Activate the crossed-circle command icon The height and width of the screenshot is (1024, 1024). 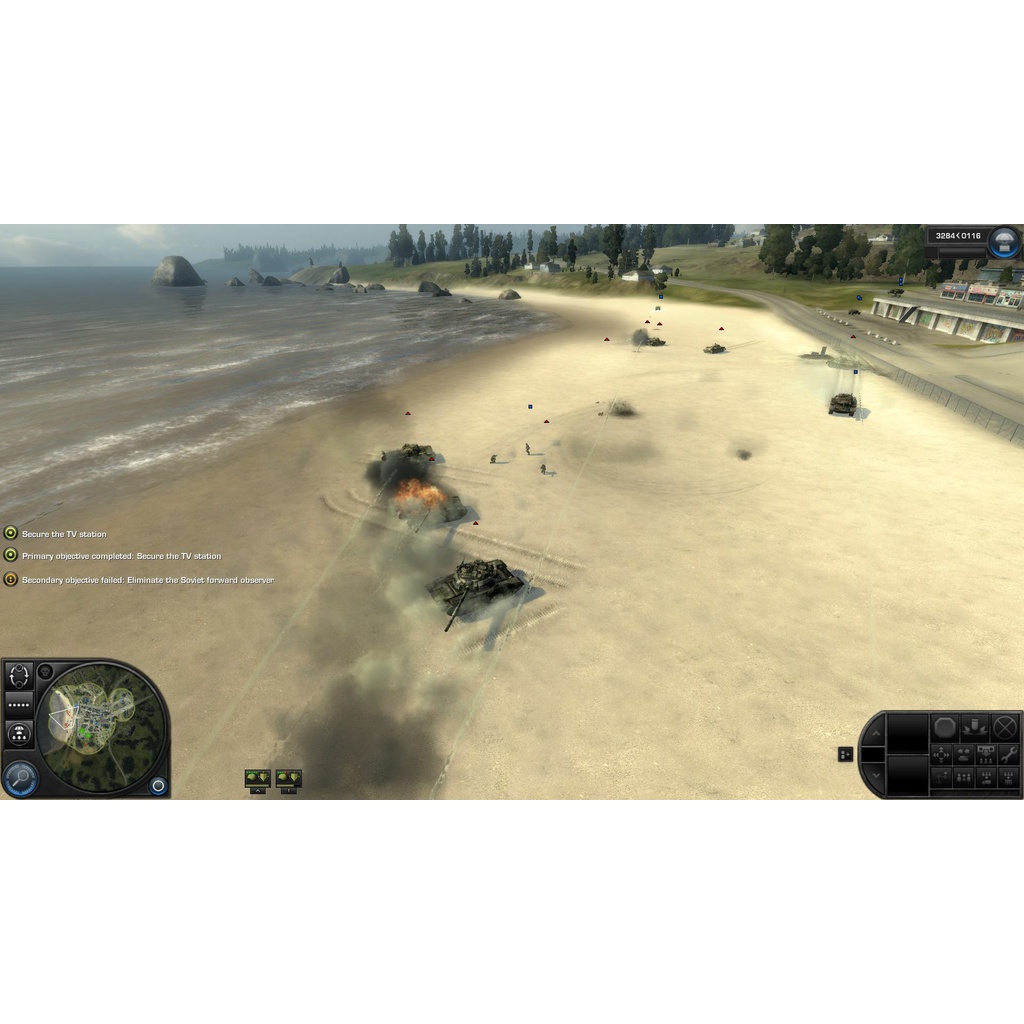(x=1005, y=727)
